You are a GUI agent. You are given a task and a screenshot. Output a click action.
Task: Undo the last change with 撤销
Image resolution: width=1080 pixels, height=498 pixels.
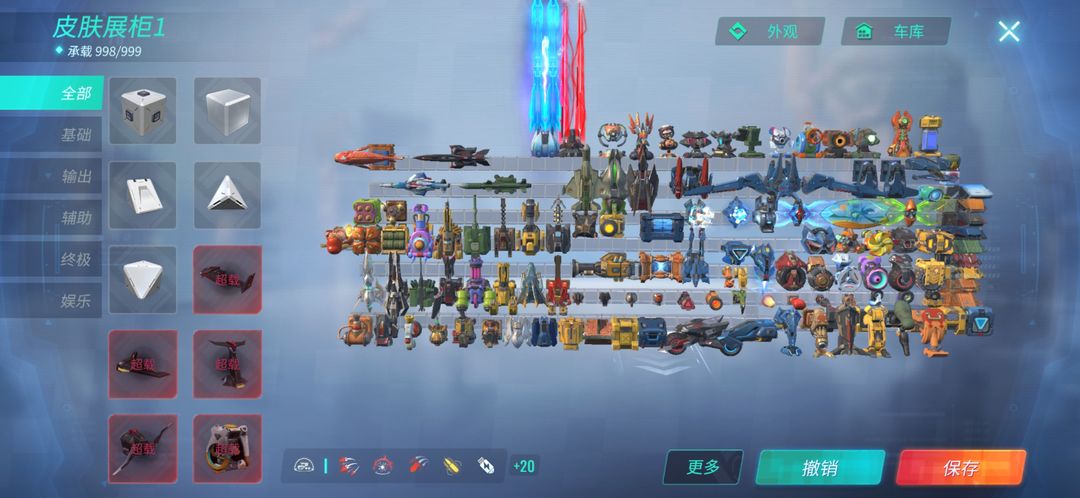pyautogui.click(x=819, y=467)
